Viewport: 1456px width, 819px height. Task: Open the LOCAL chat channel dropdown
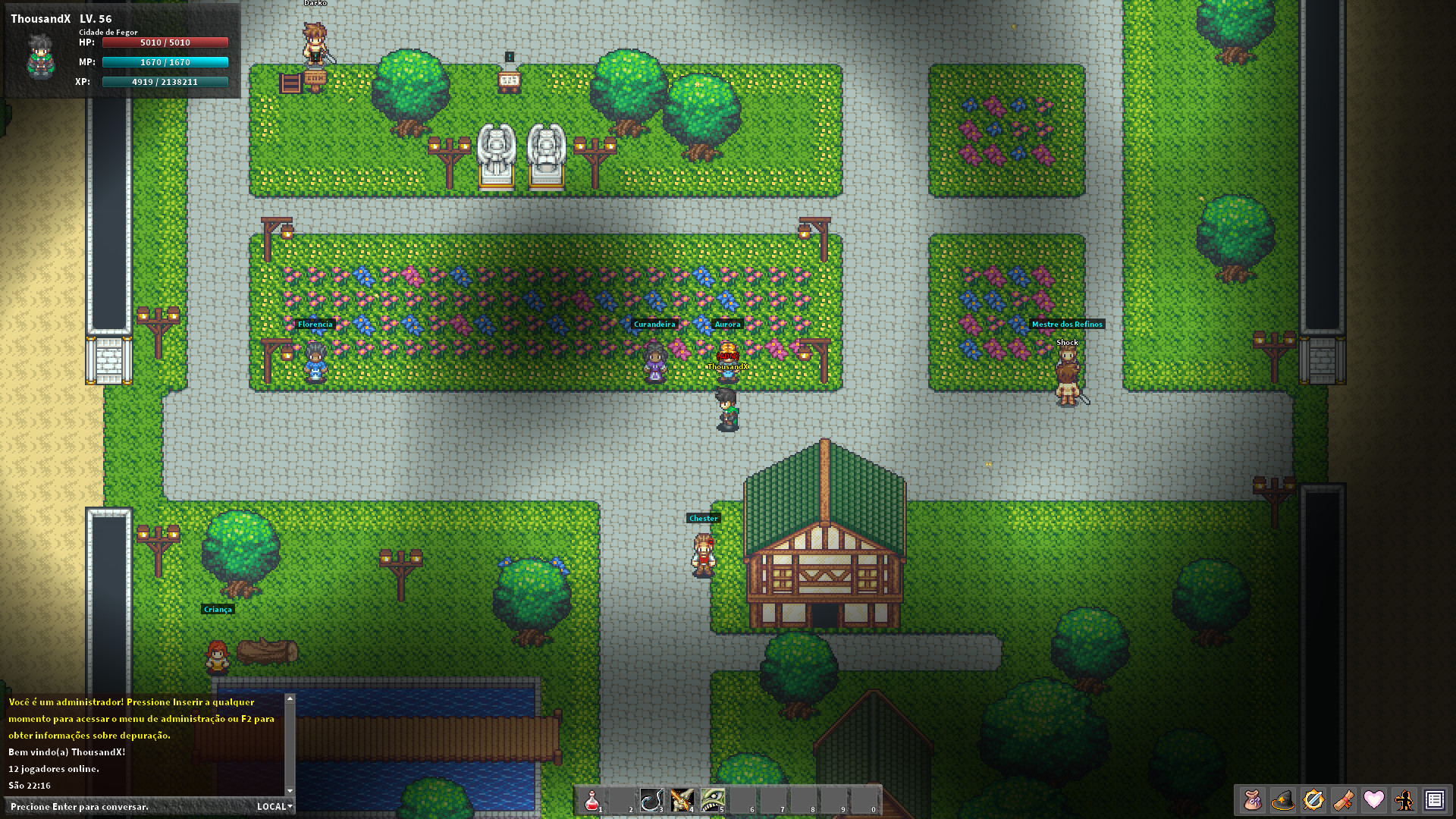pyautogui.click(x=273, y=806)
